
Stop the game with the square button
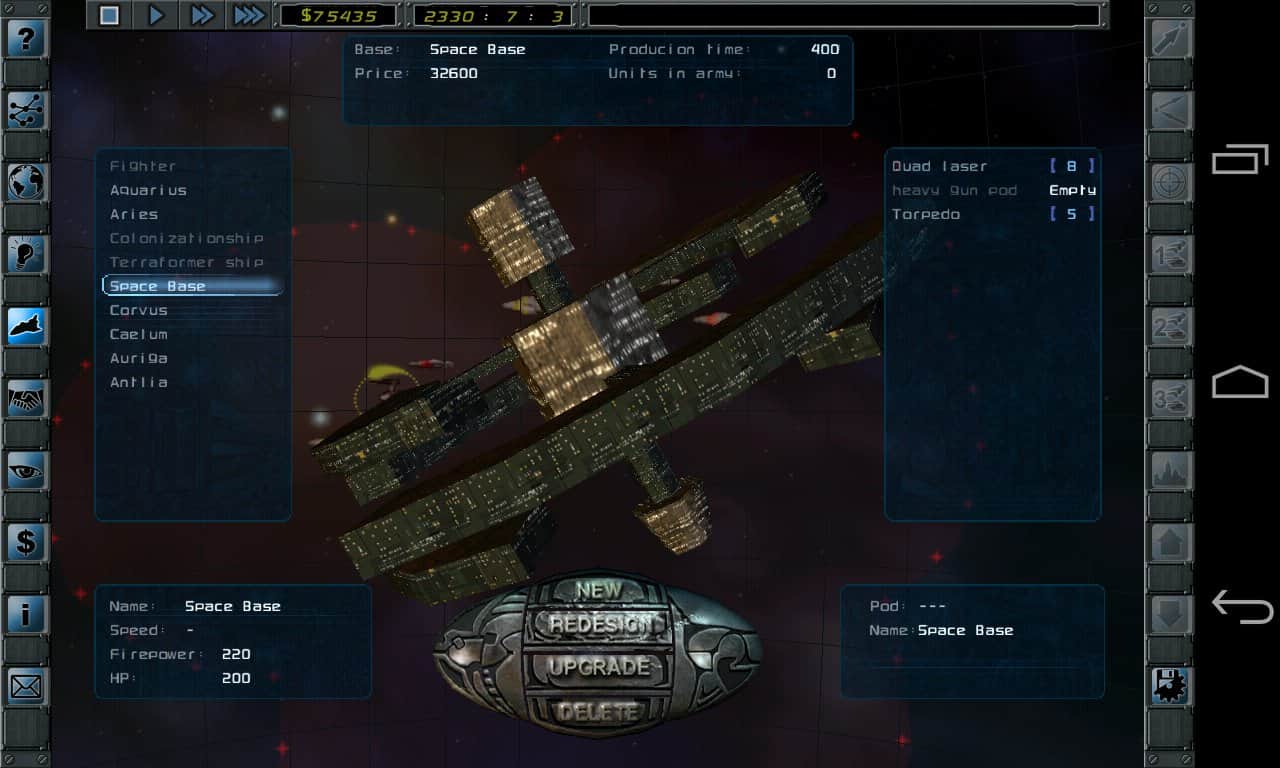click(110, 15)
